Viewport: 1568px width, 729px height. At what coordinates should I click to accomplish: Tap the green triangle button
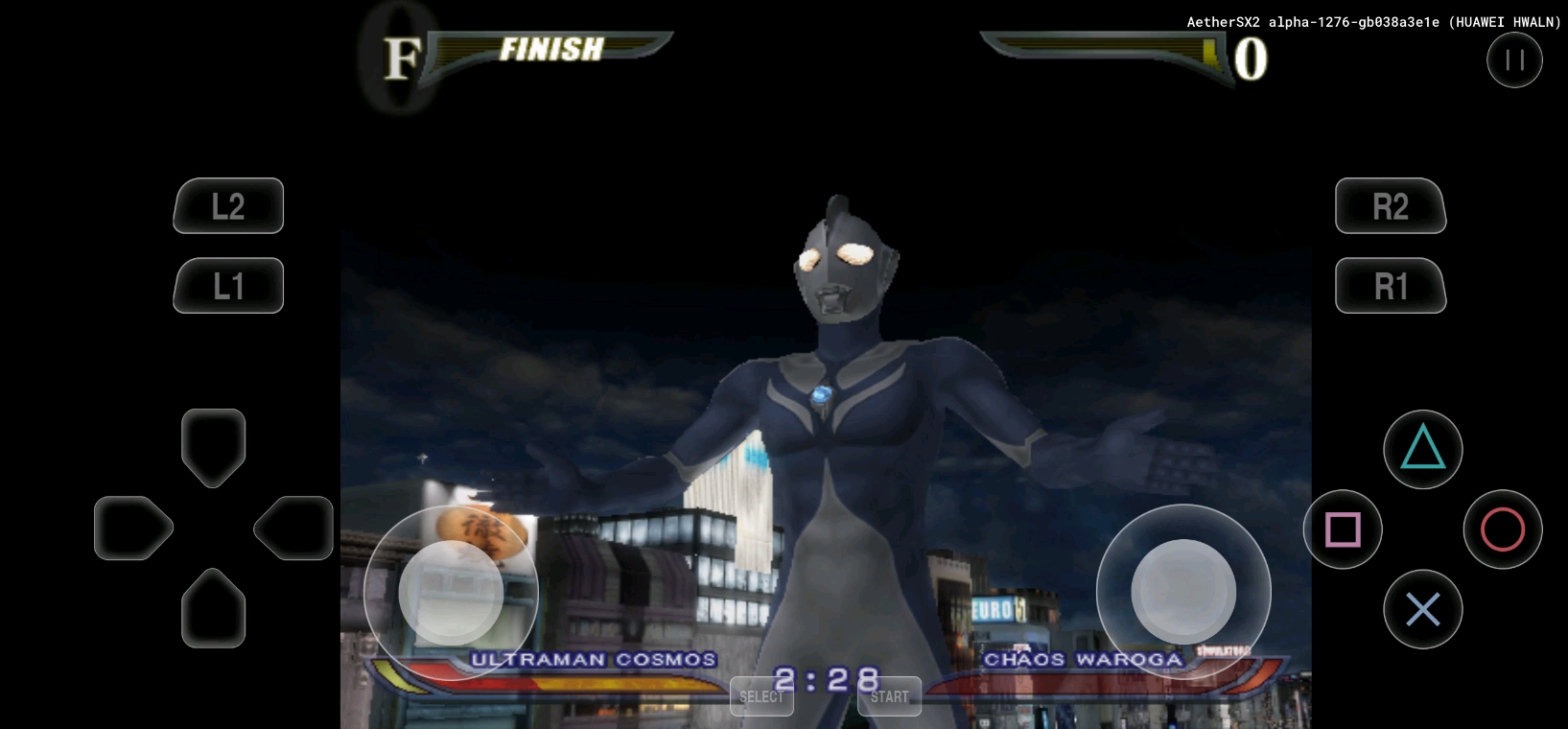pos(1422,449)
